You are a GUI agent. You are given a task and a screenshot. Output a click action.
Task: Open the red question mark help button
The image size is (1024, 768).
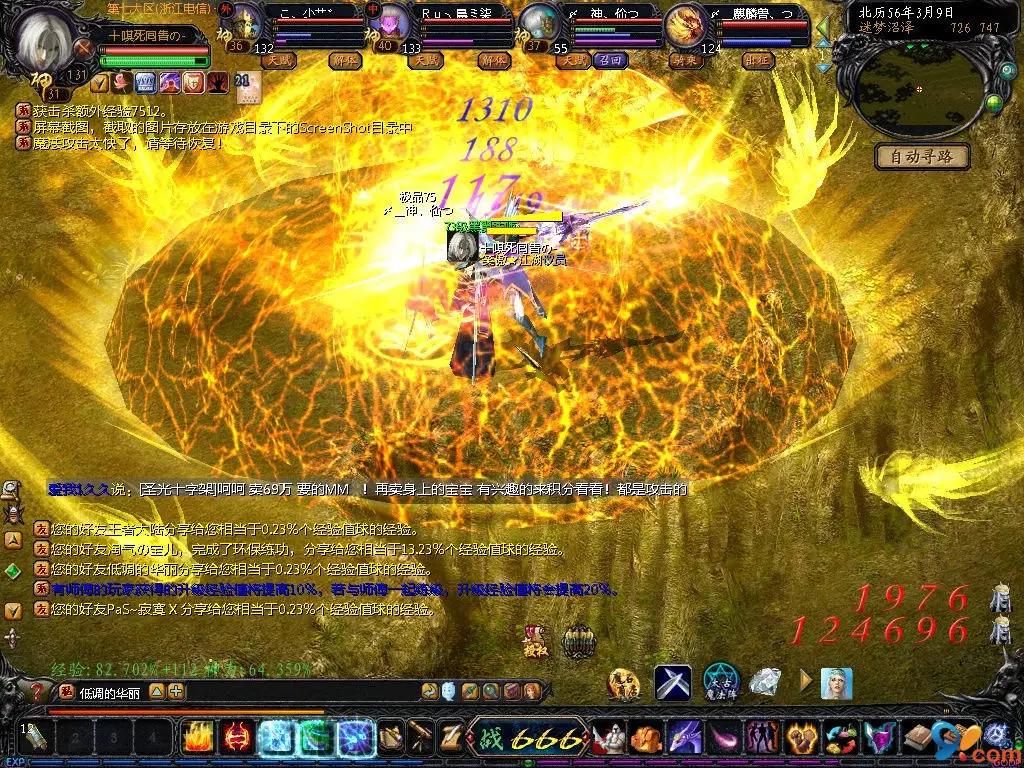(37, 691)
